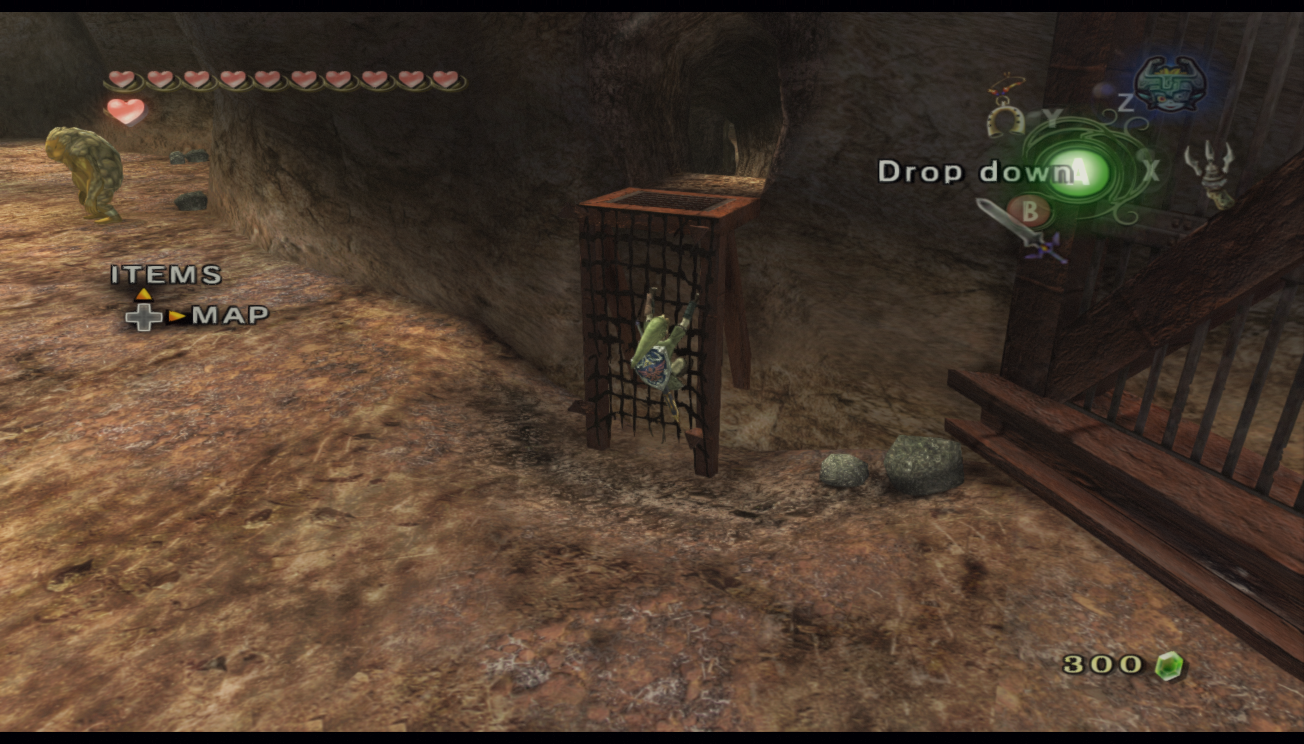Expand ITEMS using its yellow arrow
The image size is (1304, 744).
[144, 295]
